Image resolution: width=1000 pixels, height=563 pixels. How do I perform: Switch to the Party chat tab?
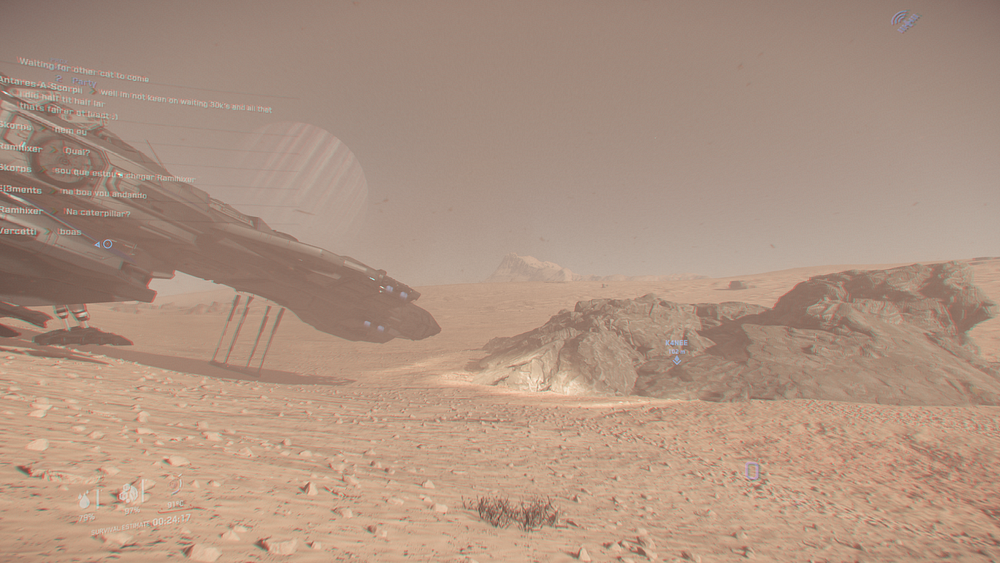click(x=82, y=82)
